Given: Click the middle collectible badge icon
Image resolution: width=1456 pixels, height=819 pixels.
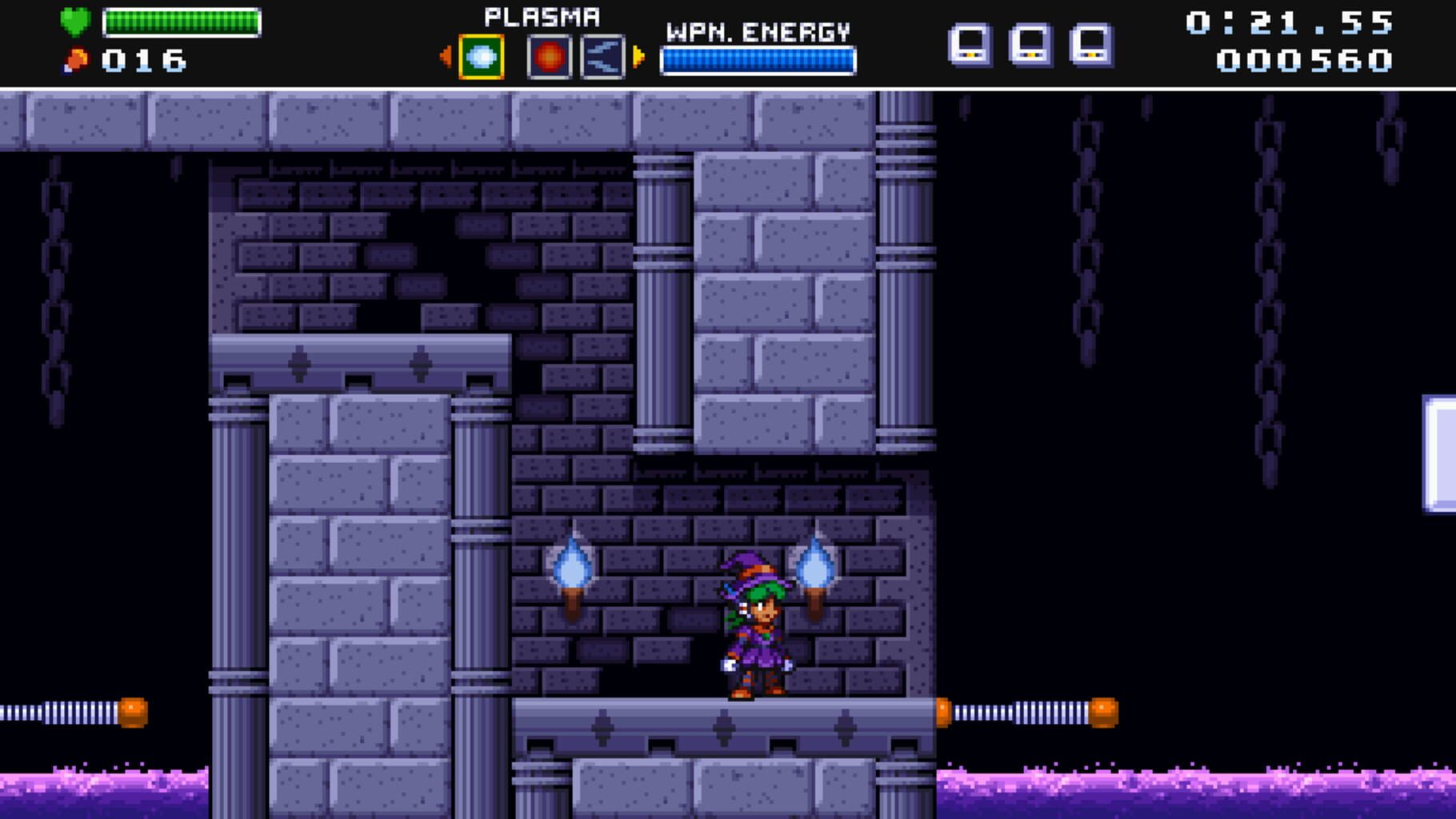Looking at the screenshot, I should (1030, 44).
